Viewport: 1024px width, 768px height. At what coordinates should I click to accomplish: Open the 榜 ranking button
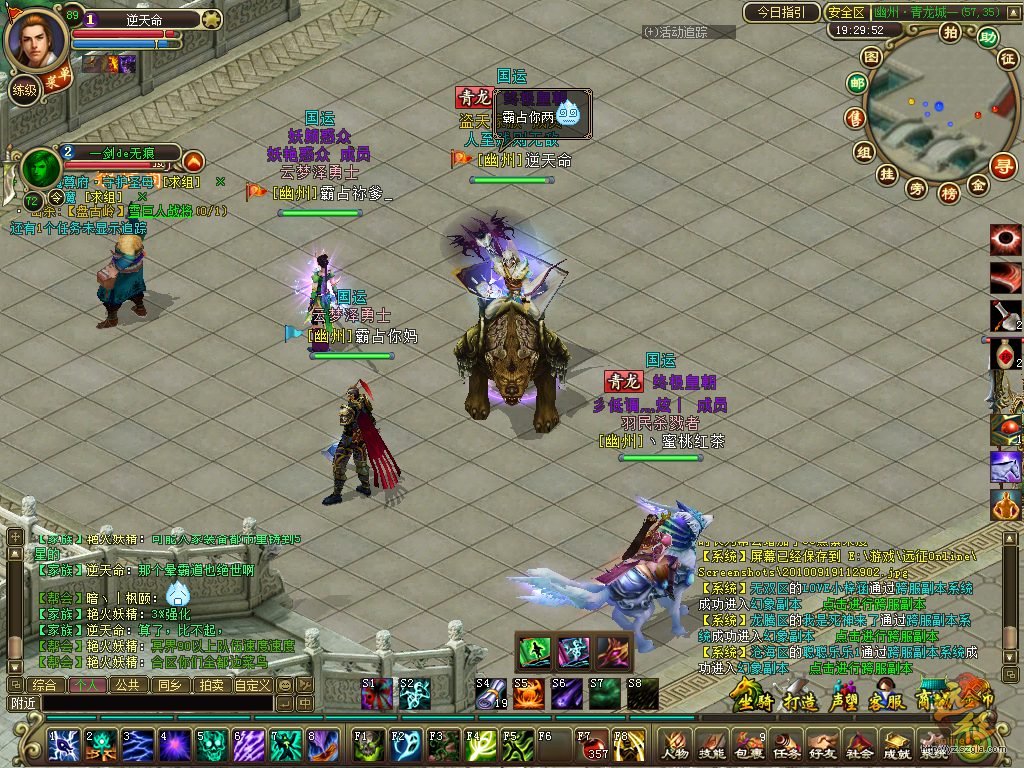[949, 192]
